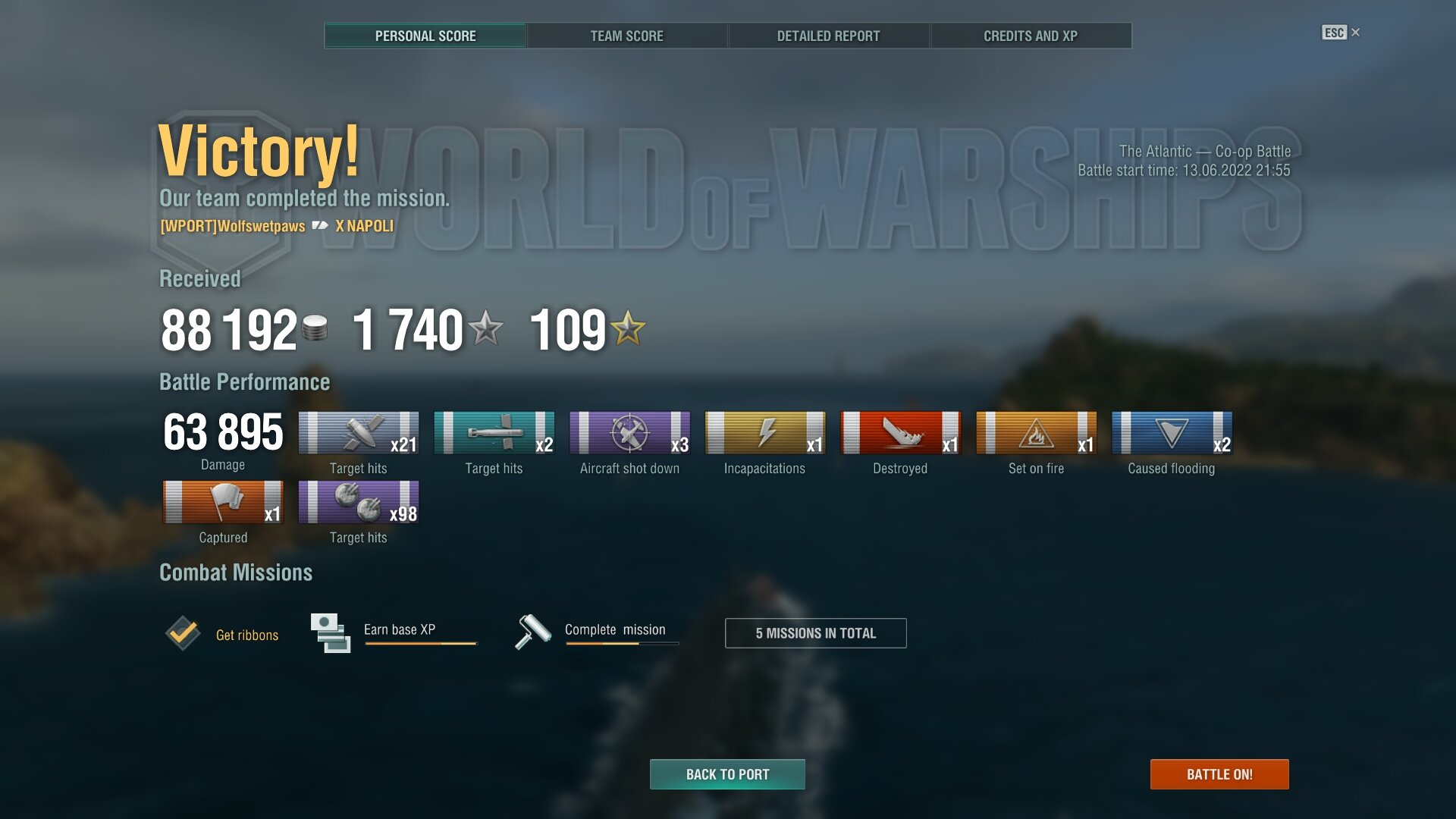
Task: Select the Destroyed ribbon
Action: (900, 434)
